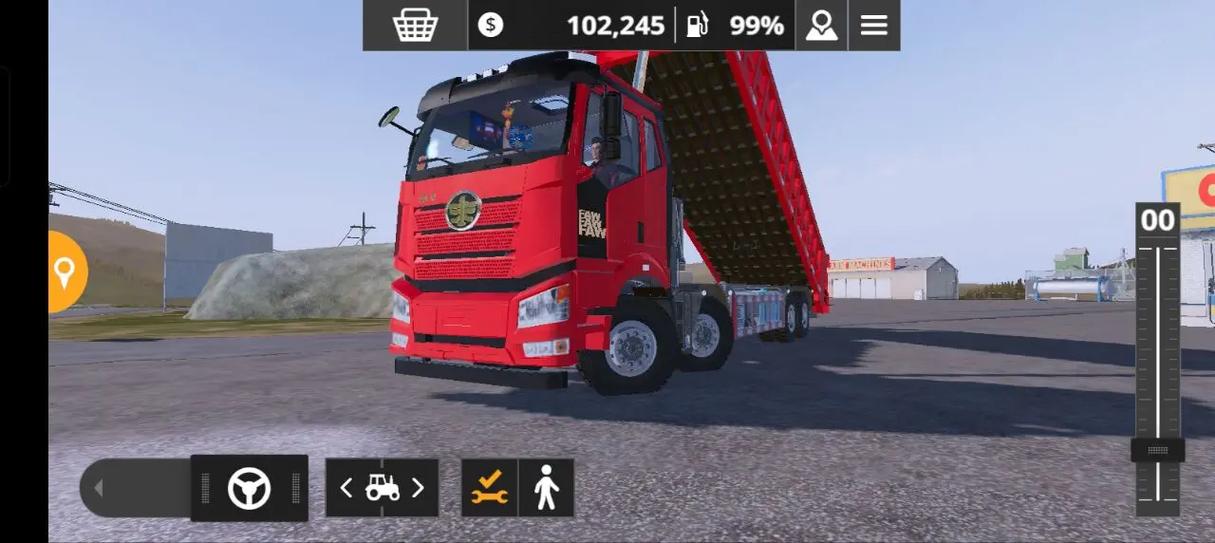Click the throttle speed slider handle

(x=1157, y=451)
